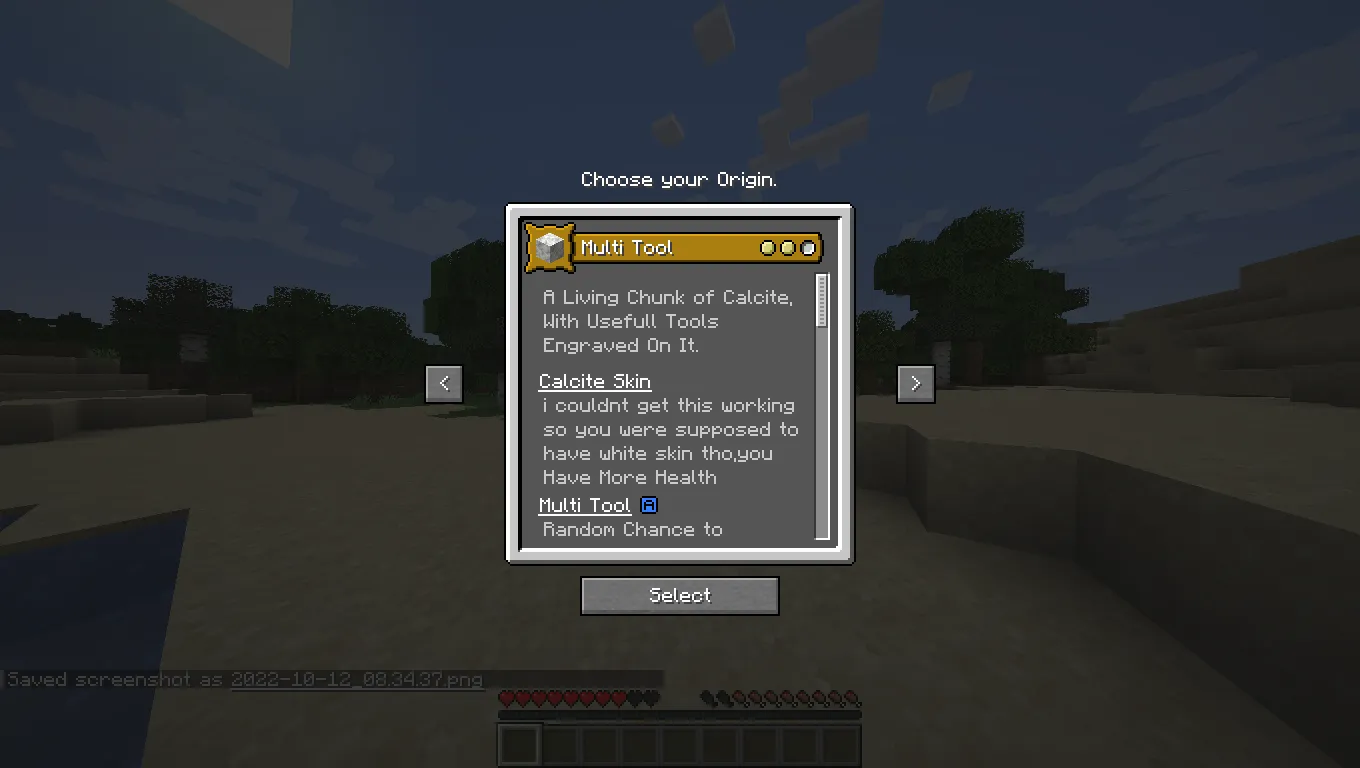
Task: Click the Multi Tool ability heading
Action: coord(585,505)
